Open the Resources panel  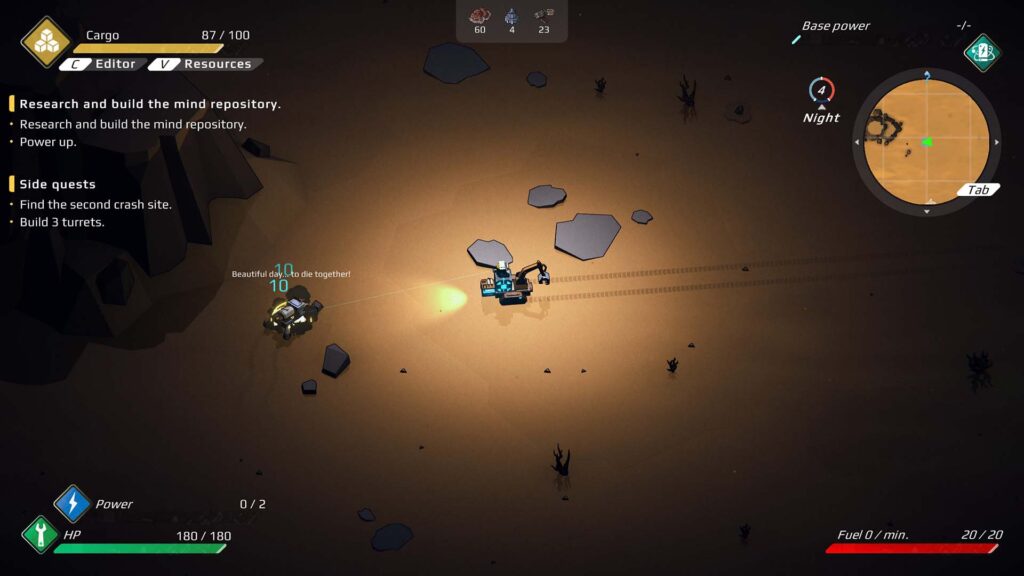click(x=206, y=64)
